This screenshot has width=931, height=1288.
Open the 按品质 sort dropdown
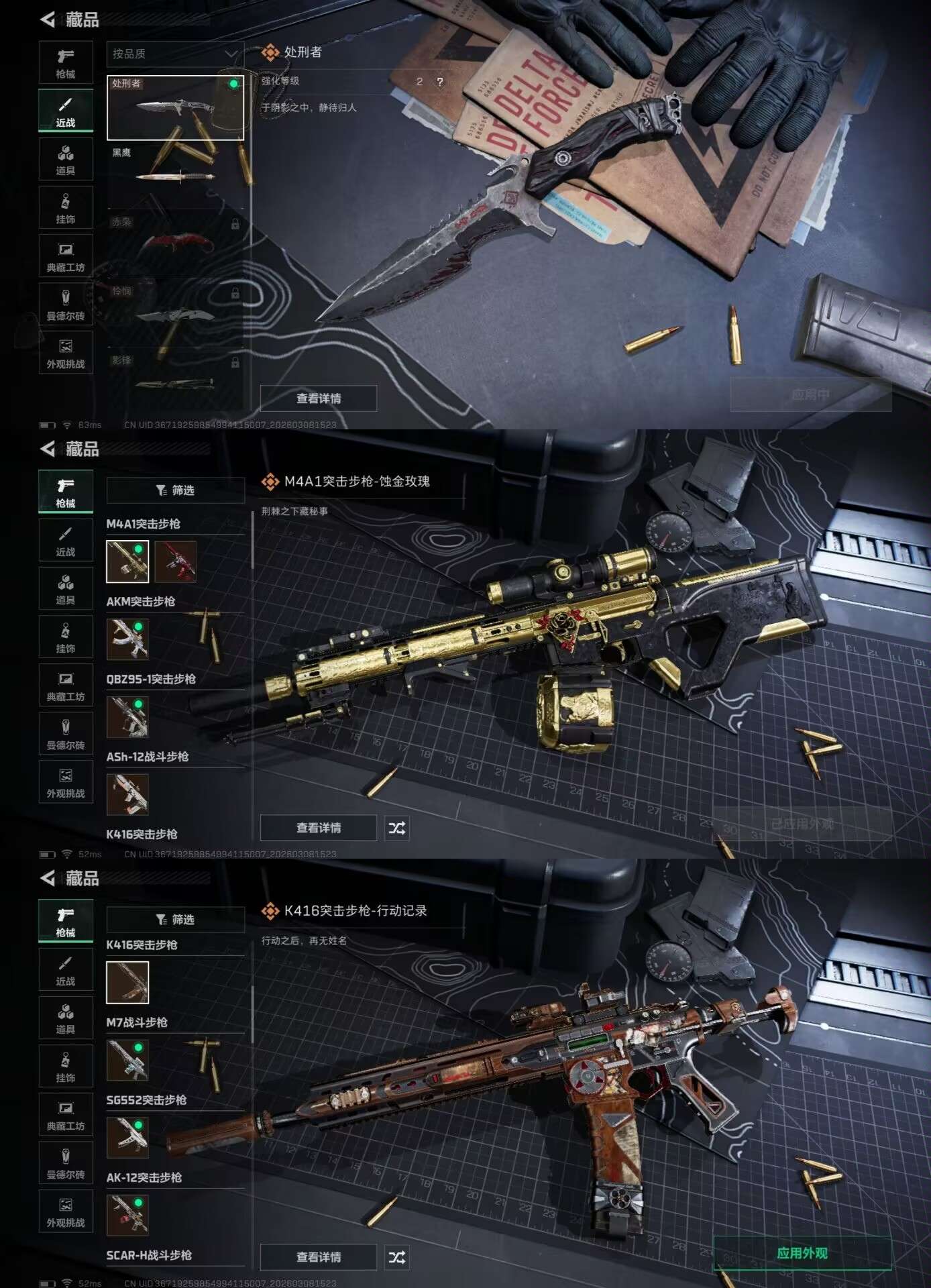pos(174,54)
